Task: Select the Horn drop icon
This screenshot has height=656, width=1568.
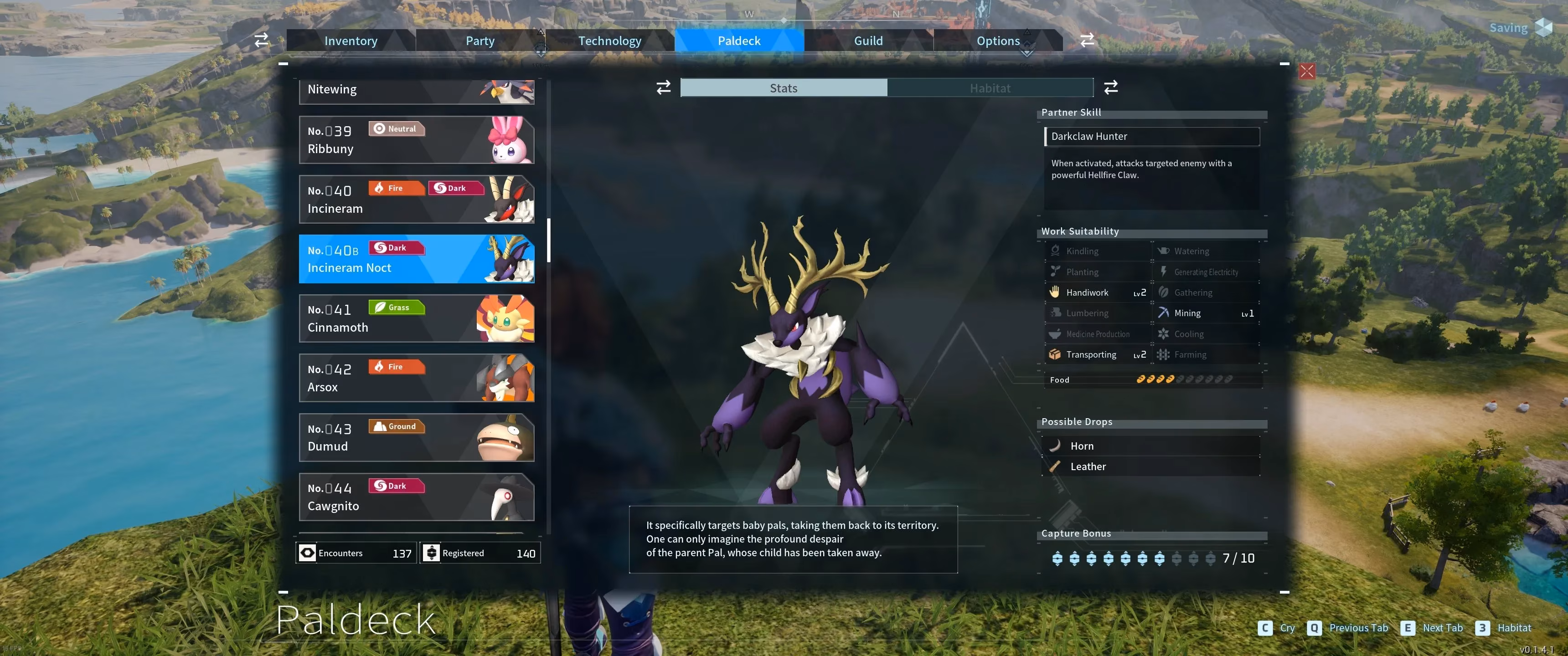Action: click(x=1056, y=446)
